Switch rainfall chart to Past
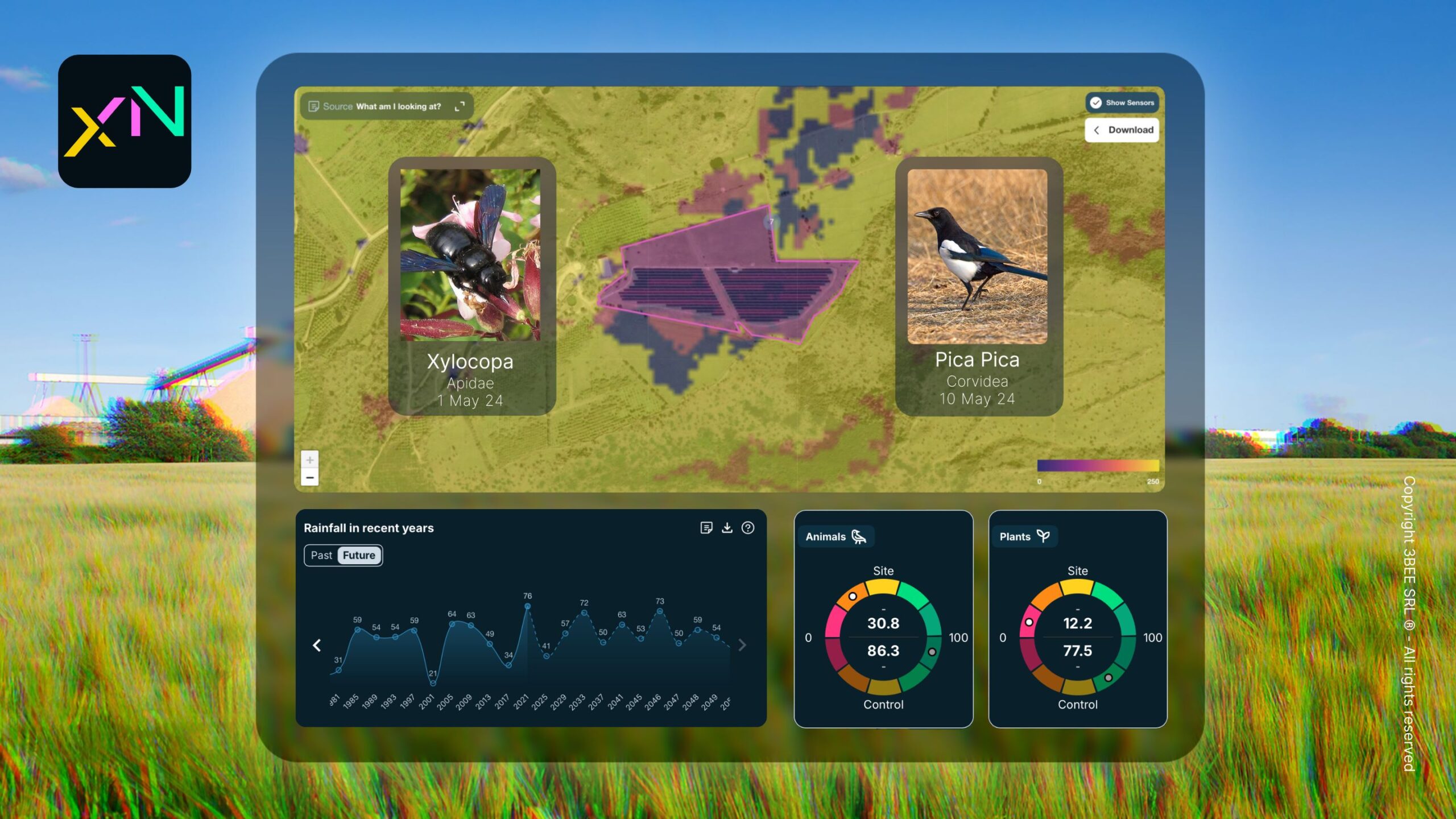This screenshot has width=1456, height=819. click(321, 555)
